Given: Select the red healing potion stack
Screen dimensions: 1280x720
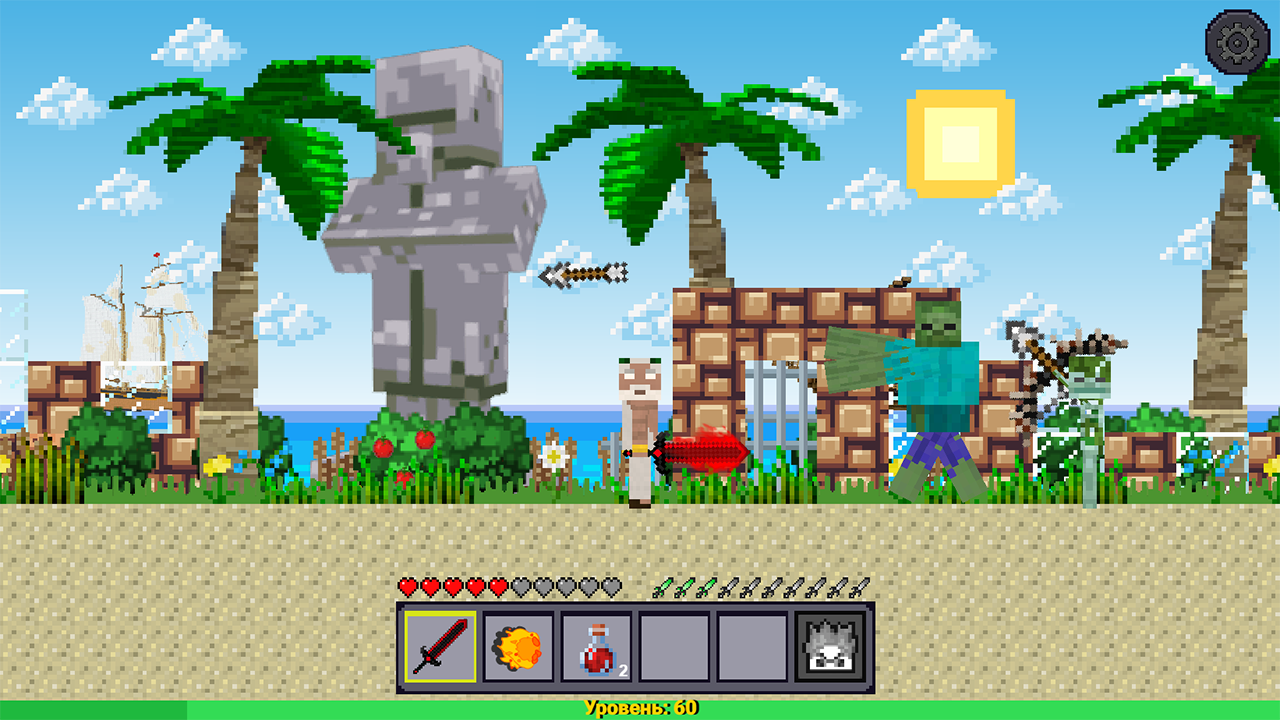Looking at the screenshot, I should [x=594, y=647].
